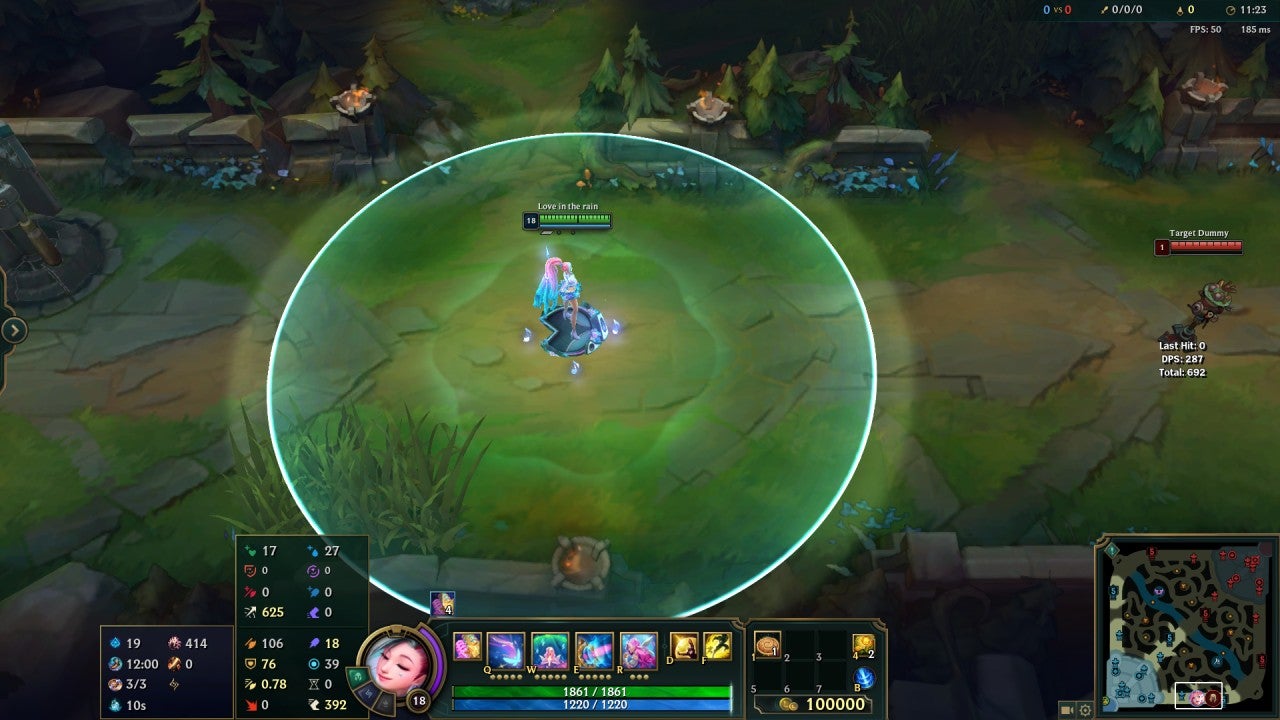
Task: Click the minimap ping alert diamond icon
Action: (x=1111, y=549)
